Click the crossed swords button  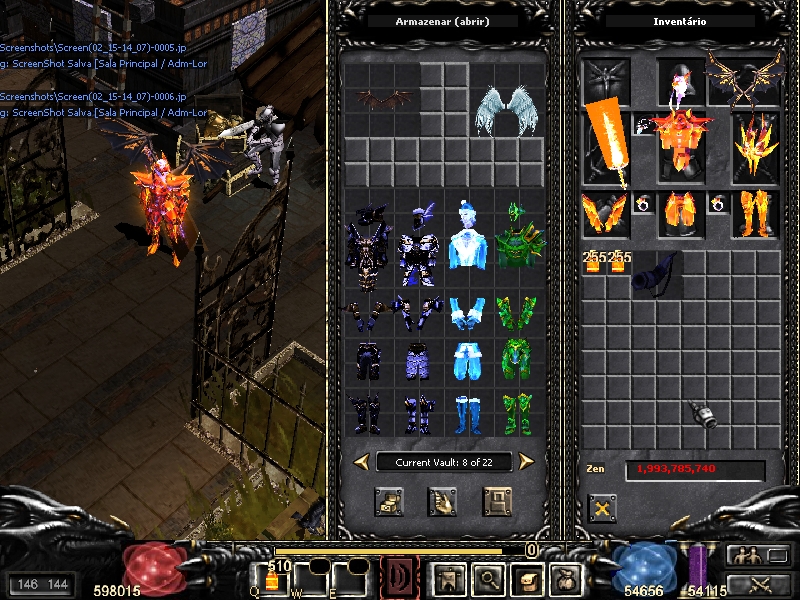tap(757, 585)
